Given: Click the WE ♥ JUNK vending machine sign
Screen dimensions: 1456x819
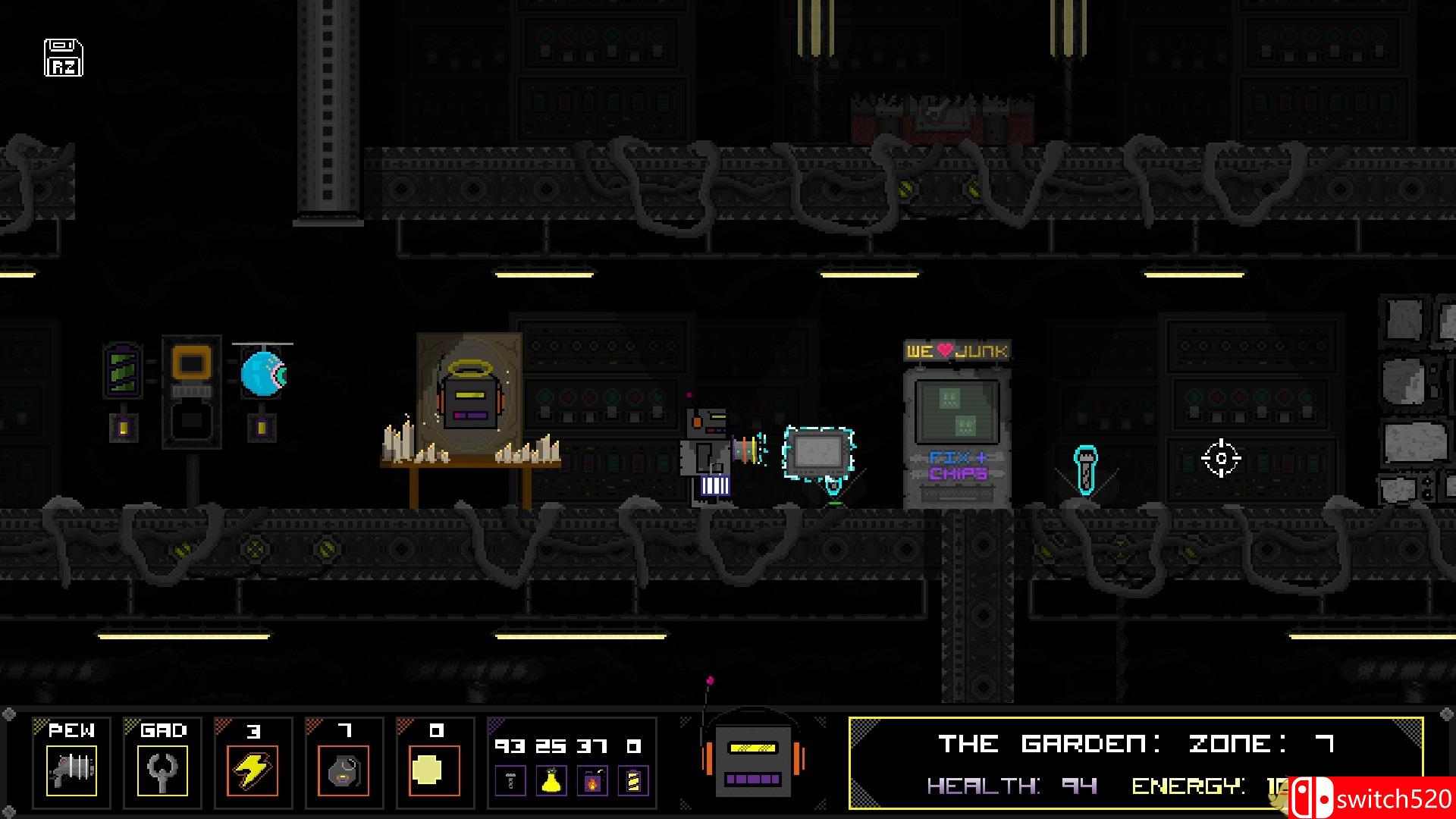Looking at the screenshot, I should tap(957, 349).
